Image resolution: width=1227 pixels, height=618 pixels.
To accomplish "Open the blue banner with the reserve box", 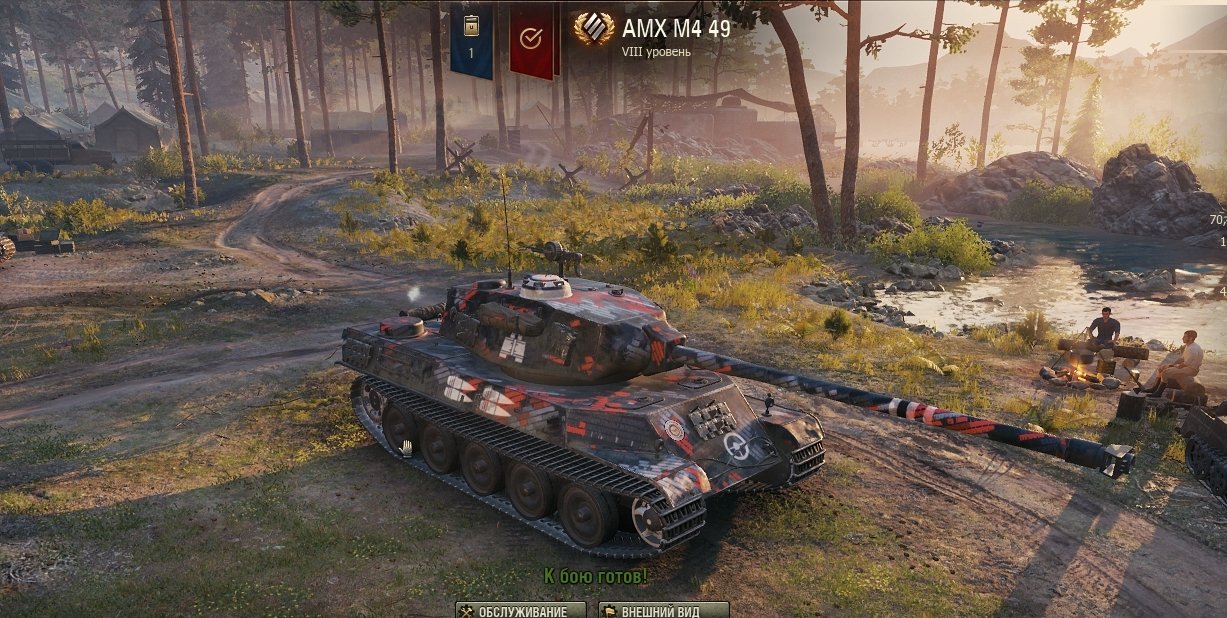I will (471, 40).
